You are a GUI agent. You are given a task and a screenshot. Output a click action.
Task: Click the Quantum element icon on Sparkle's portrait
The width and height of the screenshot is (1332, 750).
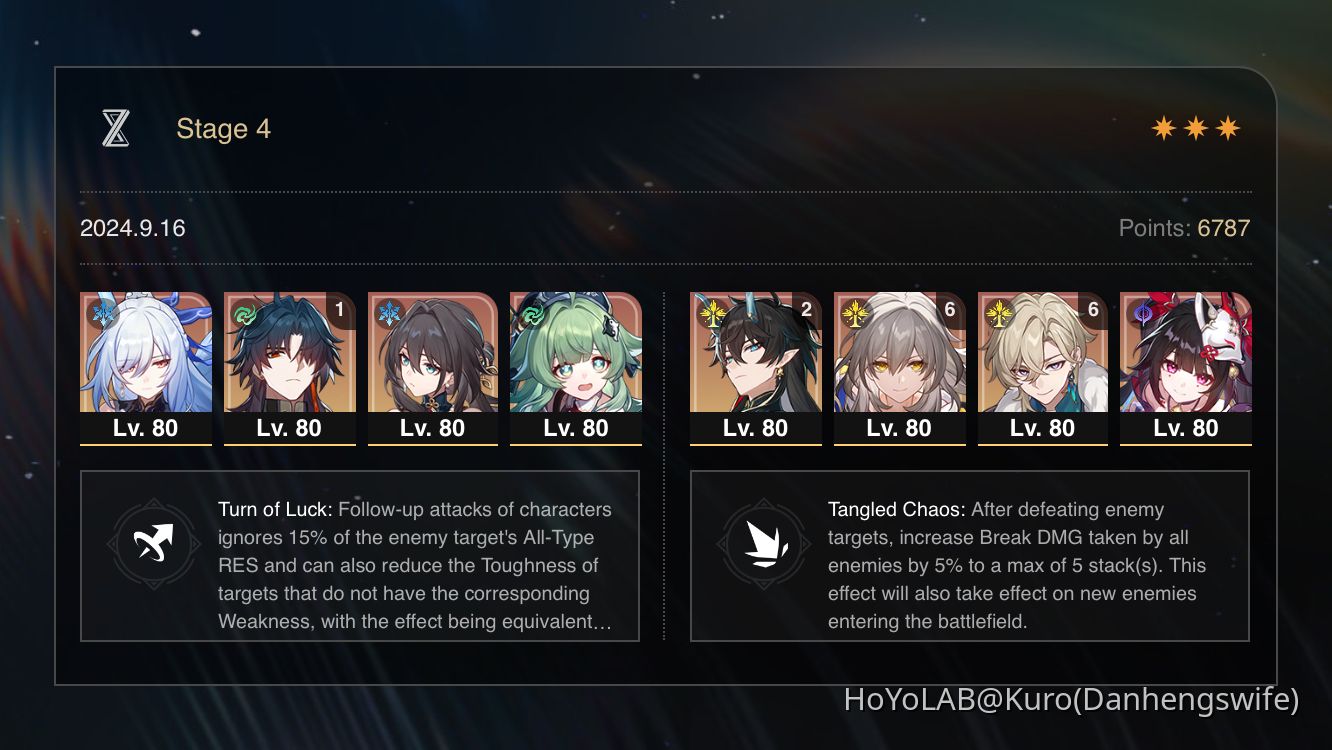[1142, 312]
